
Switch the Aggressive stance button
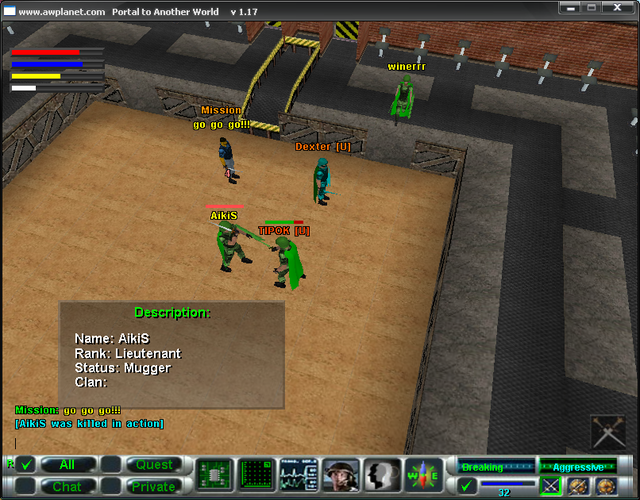click(x=578, y=467)
